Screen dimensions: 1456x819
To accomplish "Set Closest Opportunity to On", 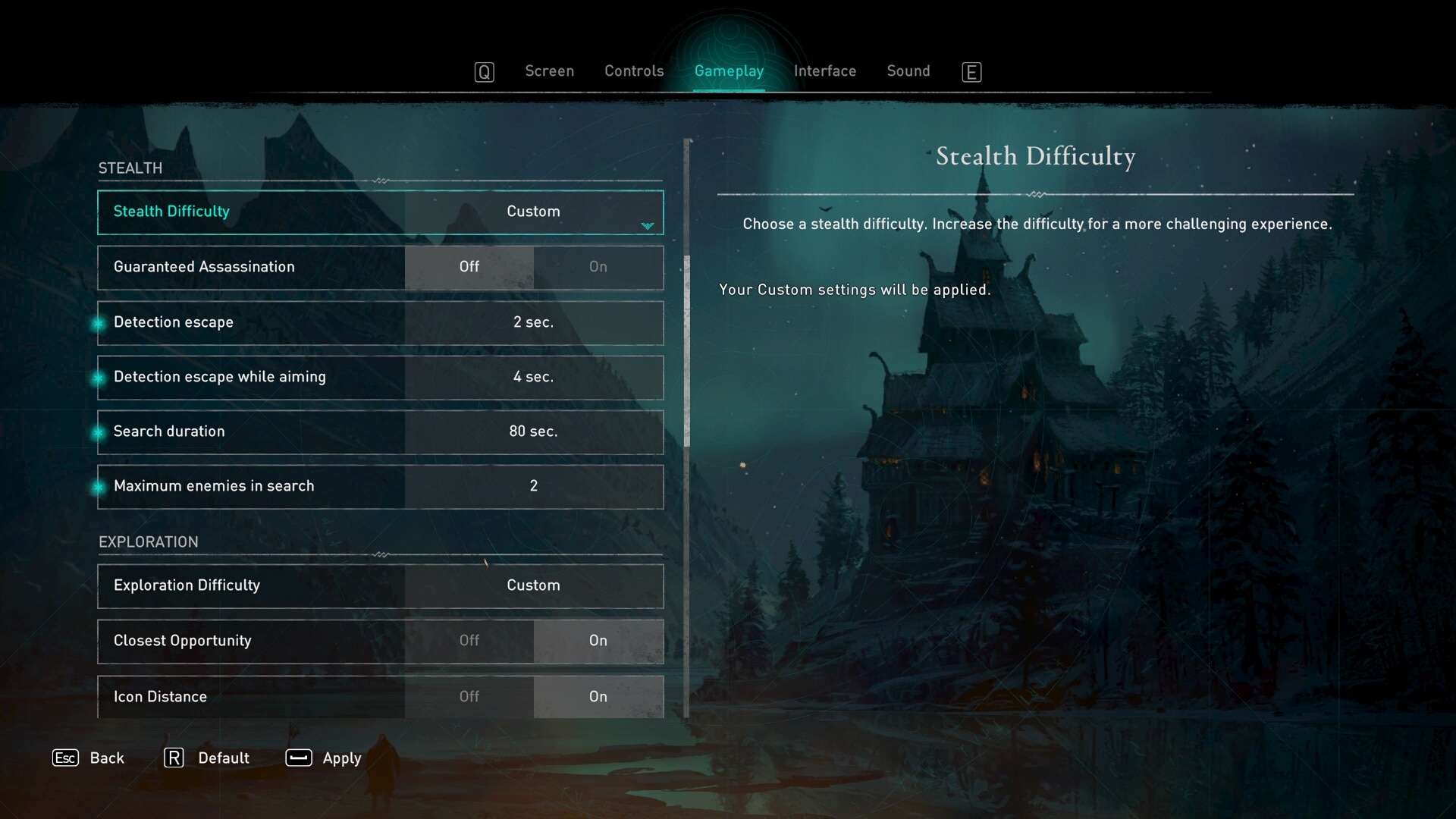I will [598, 641].
